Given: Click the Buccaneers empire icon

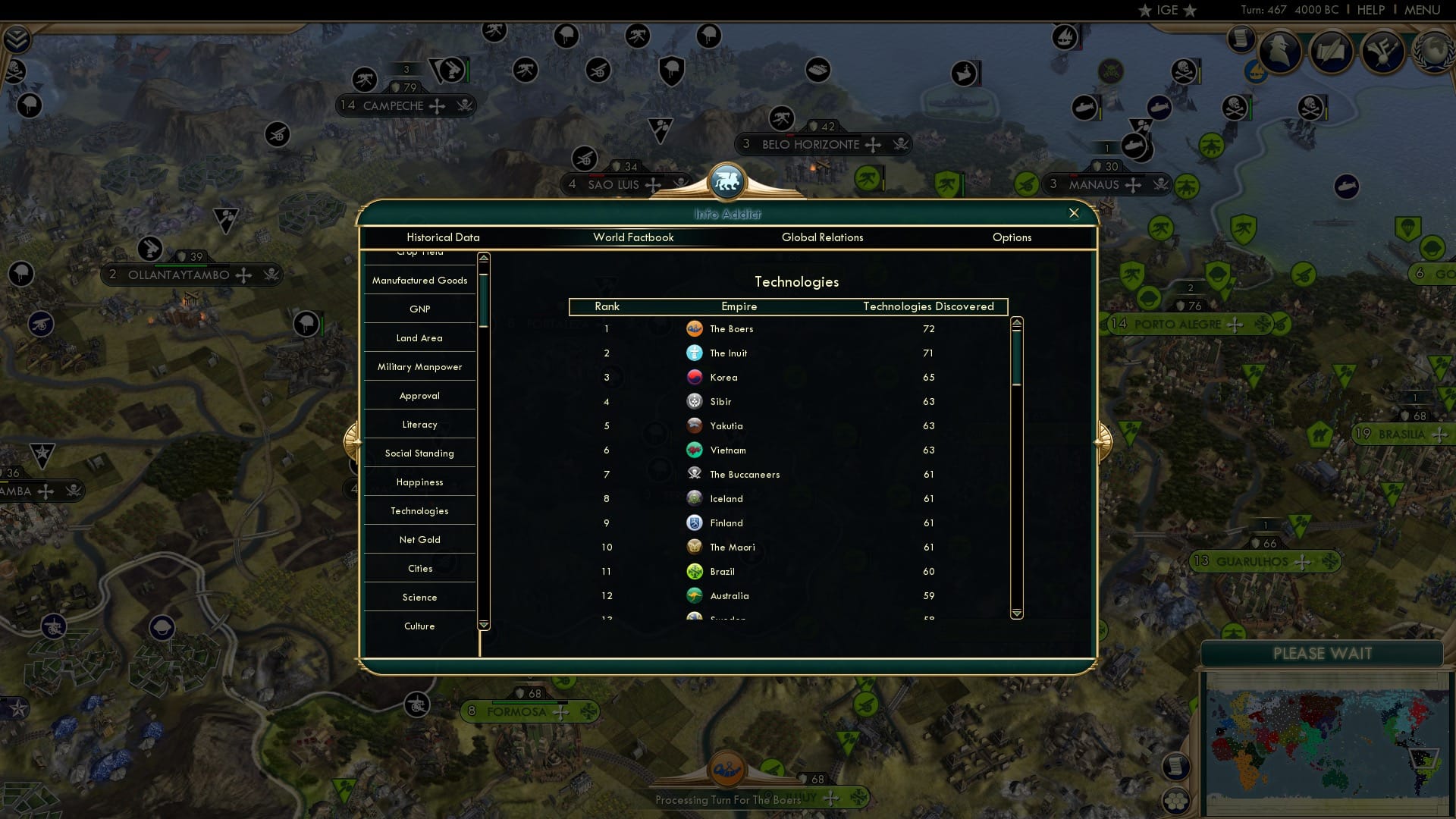Looking at the screenshot, I should pos(695,473).
